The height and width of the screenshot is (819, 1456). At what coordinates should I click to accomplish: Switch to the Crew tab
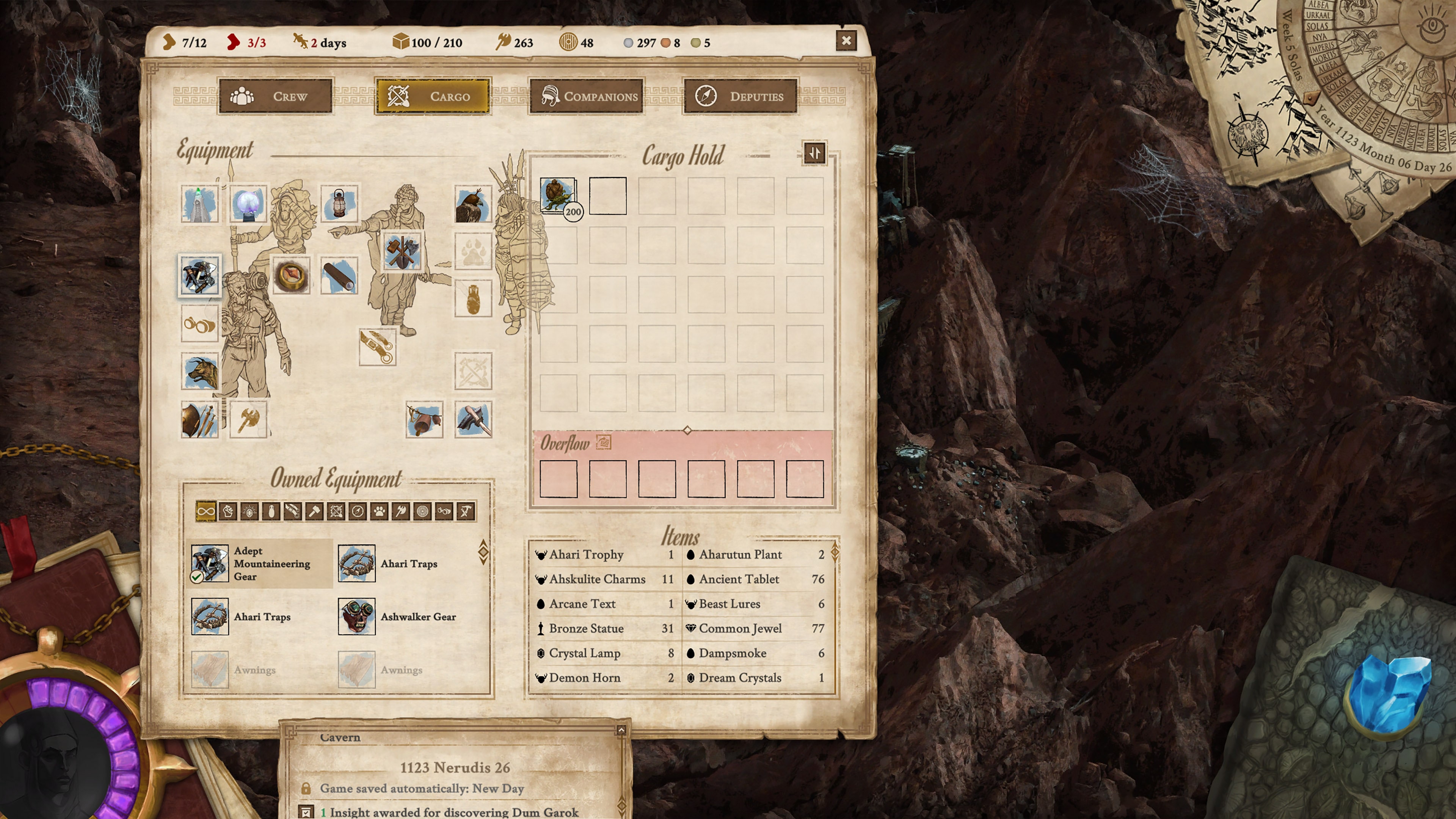pos(275,97)
